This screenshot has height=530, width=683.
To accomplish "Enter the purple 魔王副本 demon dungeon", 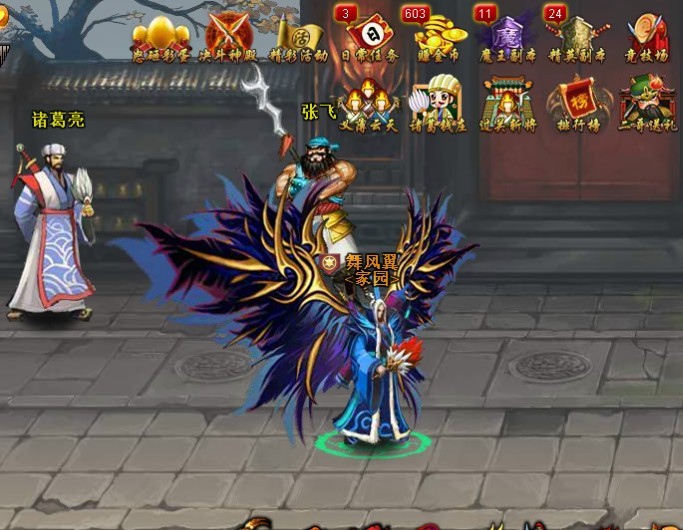I will [x=506, y=37].
